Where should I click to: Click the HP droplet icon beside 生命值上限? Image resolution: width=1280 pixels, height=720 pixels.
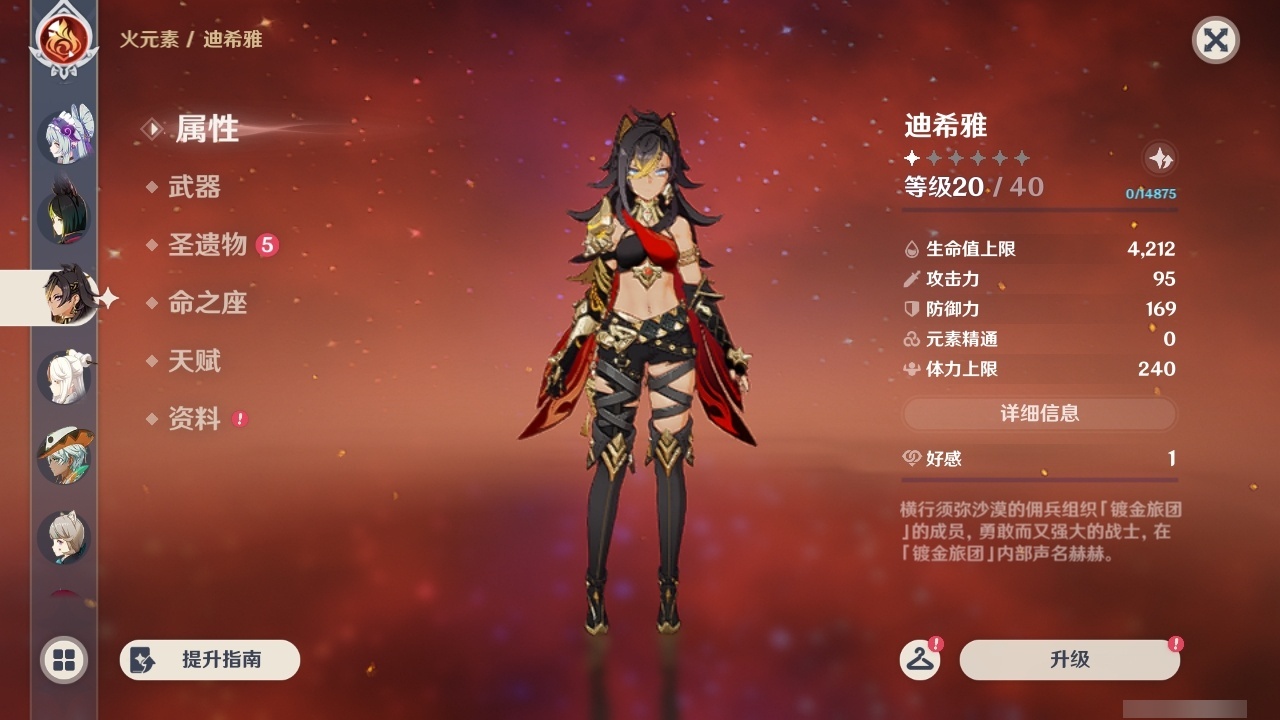912,249
